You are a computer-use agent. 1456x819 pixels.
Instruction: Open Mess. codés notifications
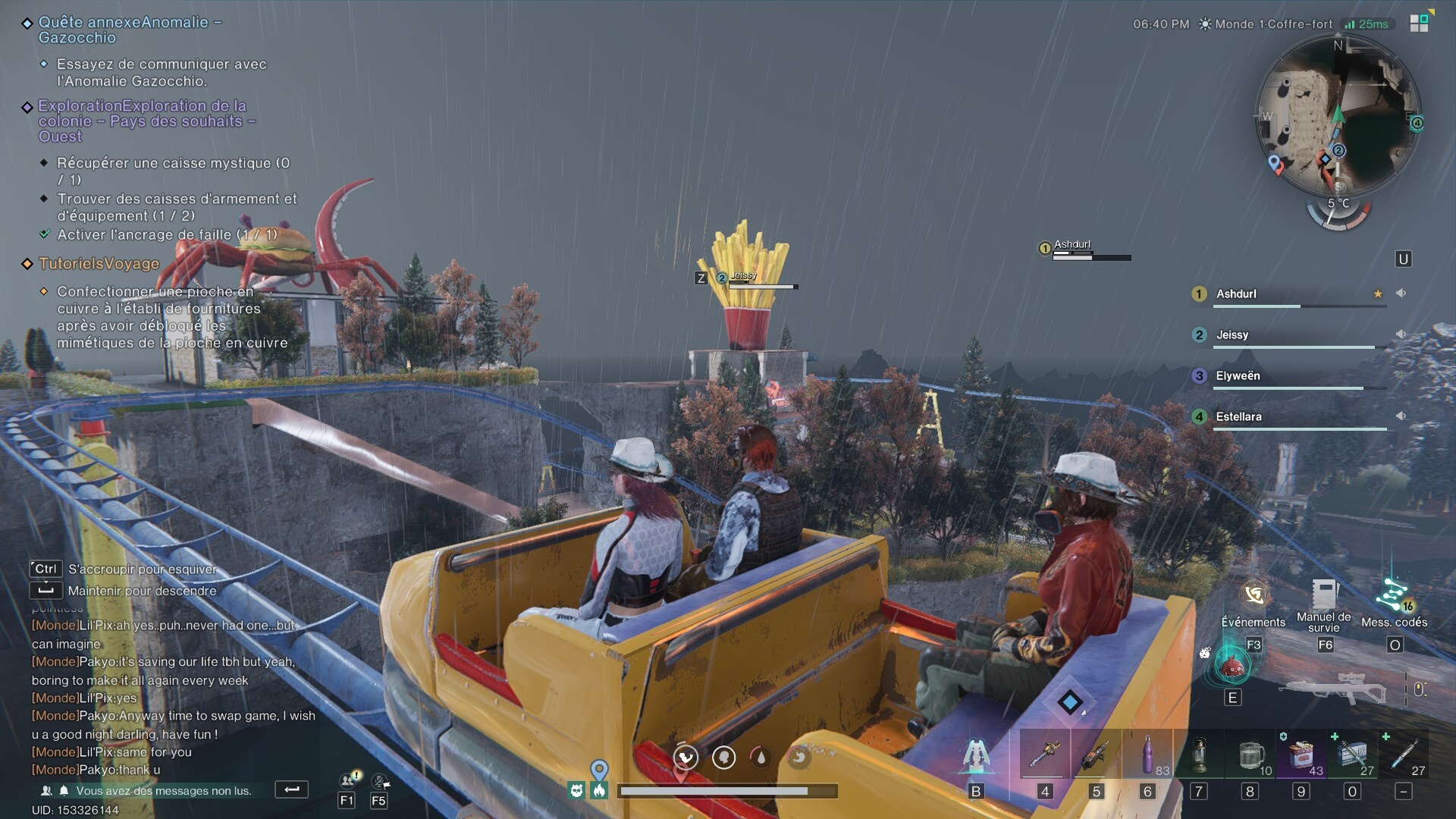[x=1394, y=596]
